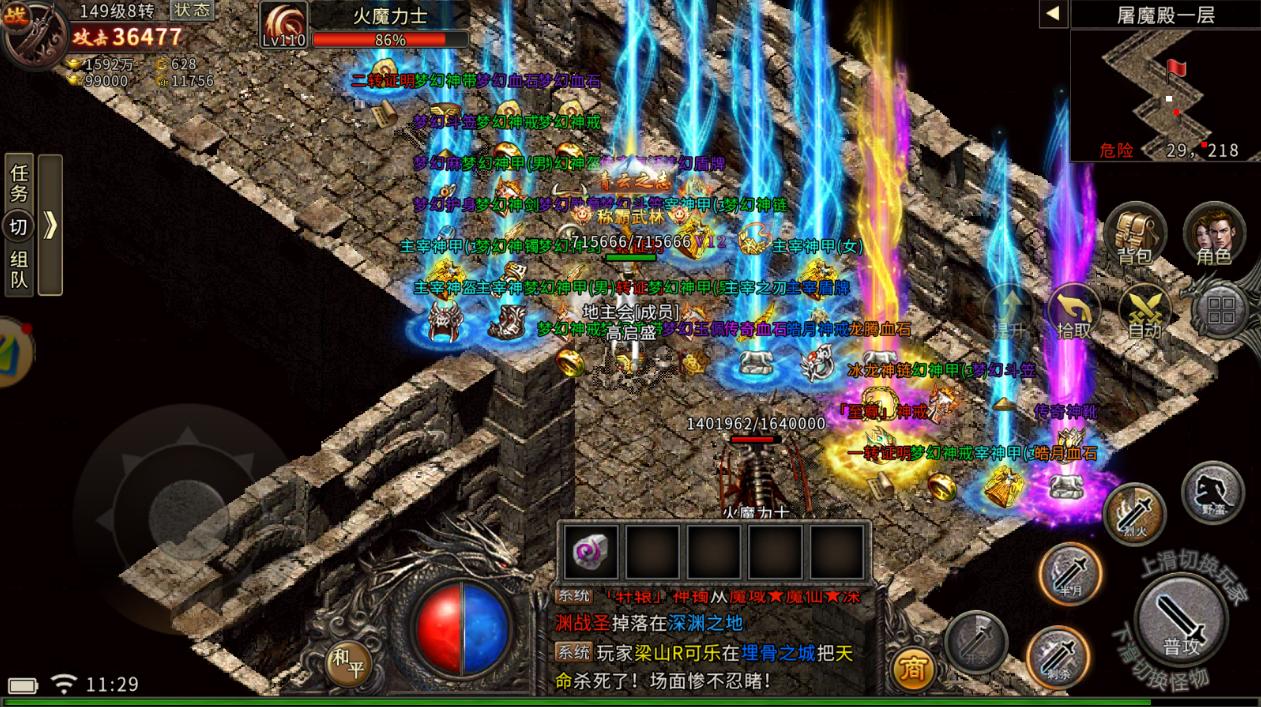
Task: Use the 开天 skill
Action: pos(976,641)
